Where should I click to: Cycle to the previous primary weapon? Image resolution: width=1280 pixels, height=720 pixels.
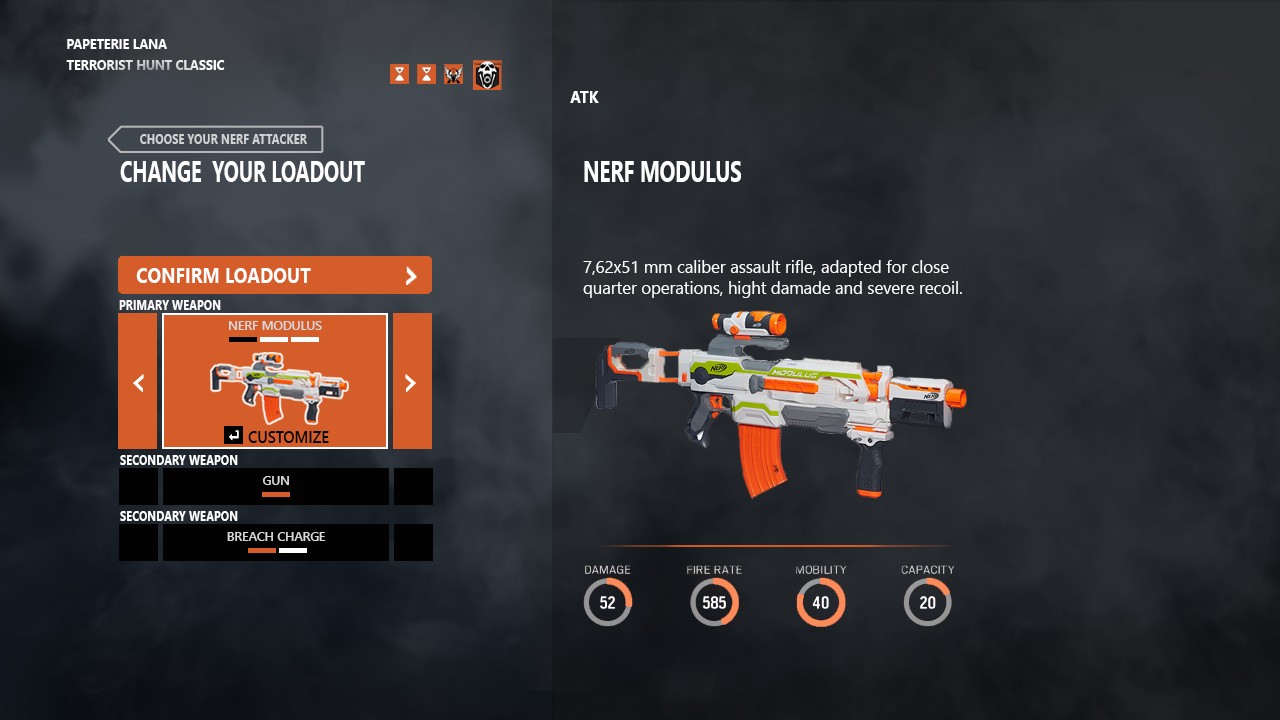click(138, 381)
